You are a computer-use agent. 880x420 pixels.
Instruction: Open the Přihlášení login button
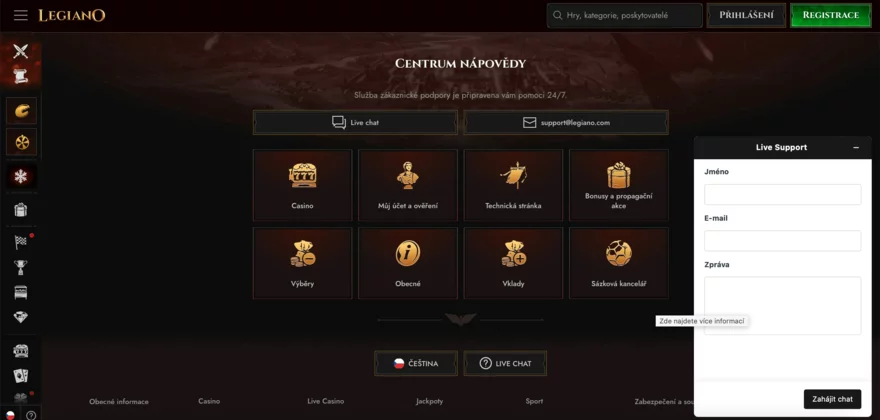[746, 15]
